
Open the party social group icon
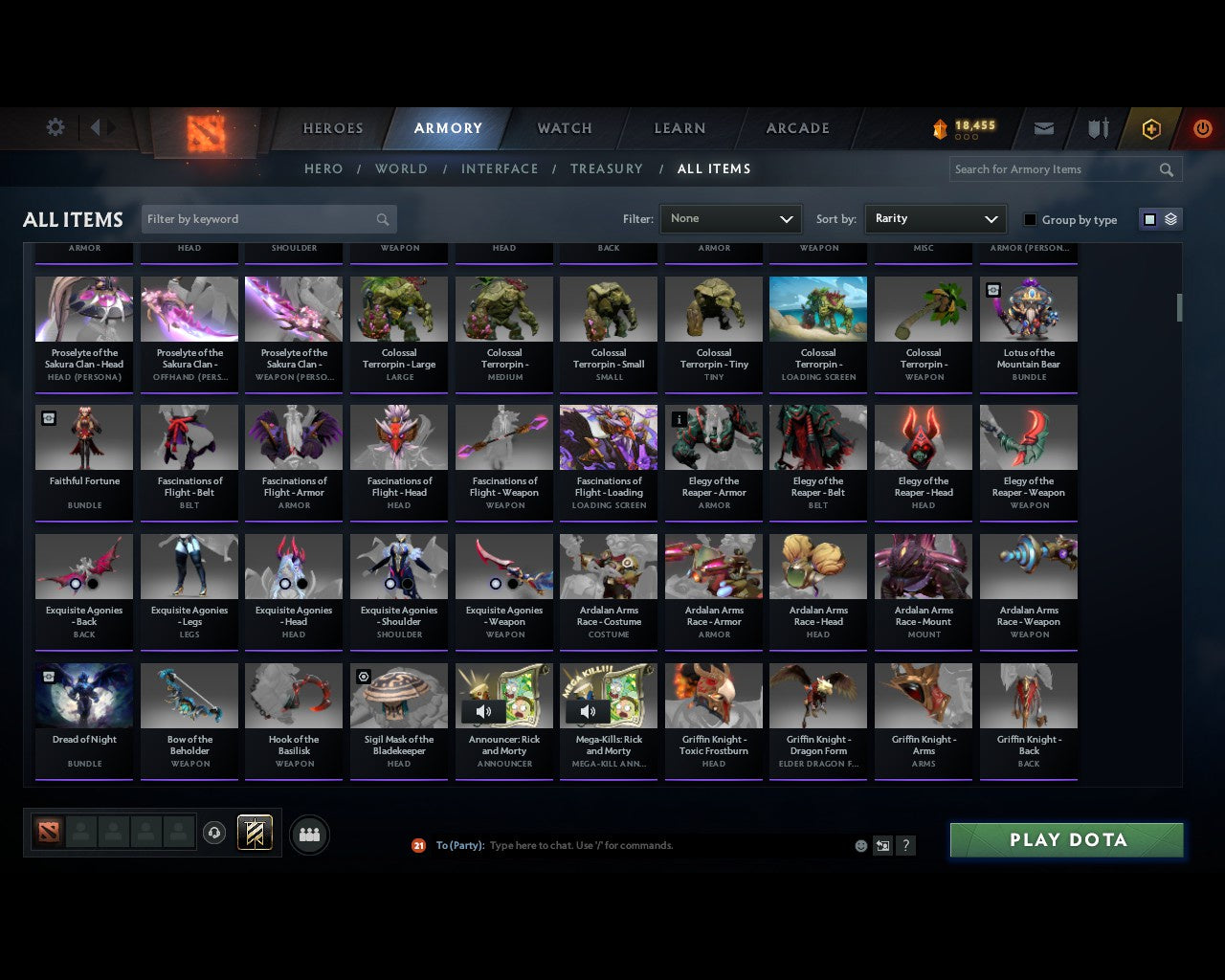click(308, 834)
